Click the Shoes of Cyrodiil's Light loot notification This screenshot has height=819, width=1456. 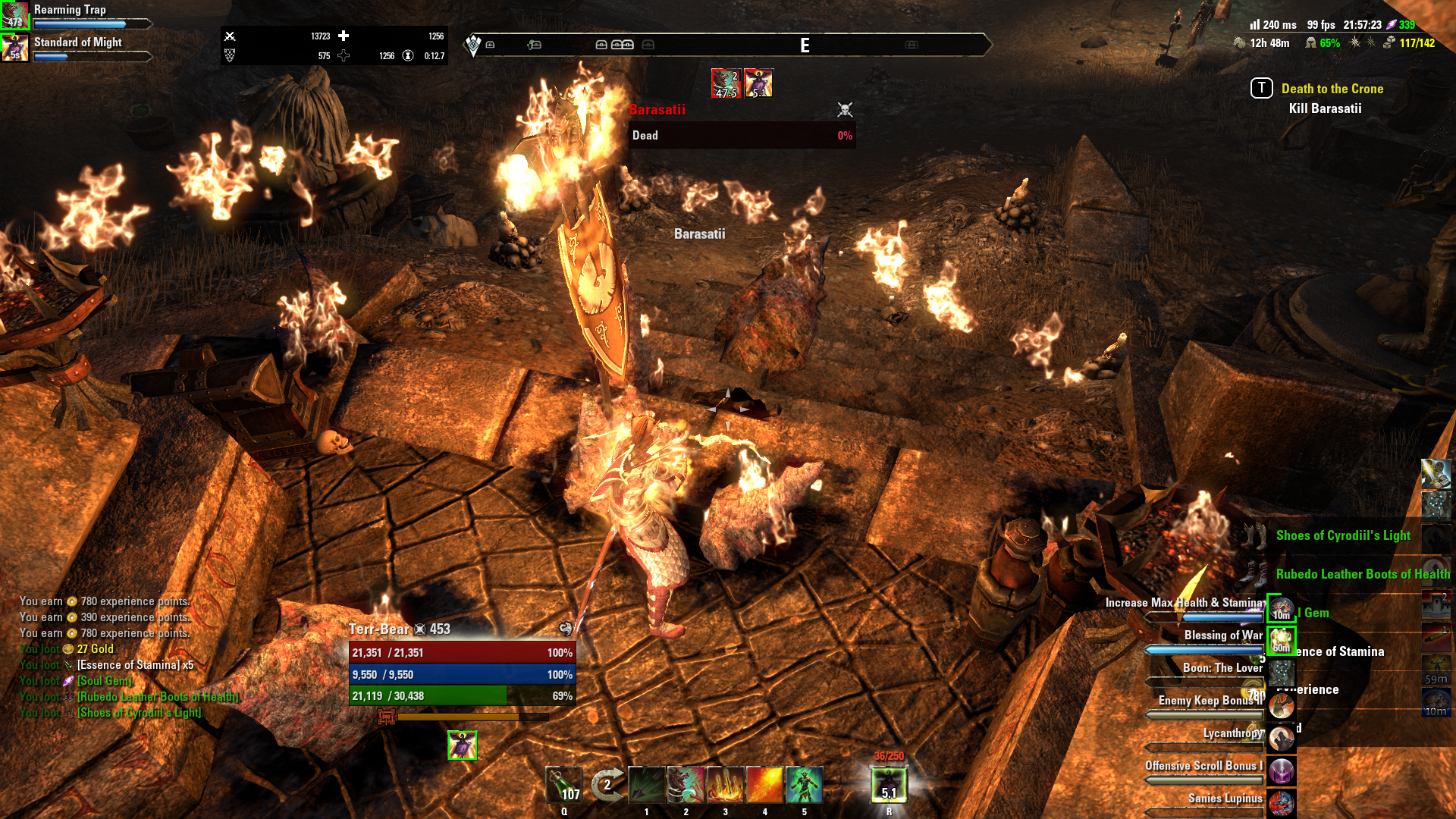pos(1342,535)
